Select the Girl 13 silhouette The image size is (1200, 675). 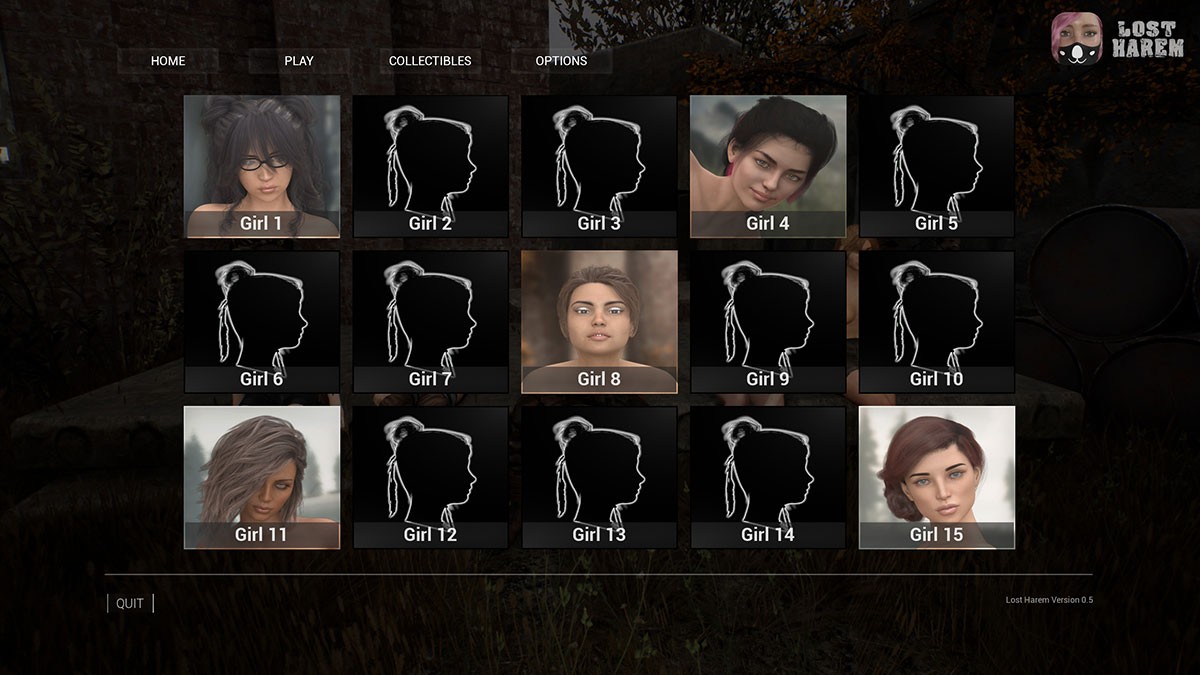tap(600, 477)
